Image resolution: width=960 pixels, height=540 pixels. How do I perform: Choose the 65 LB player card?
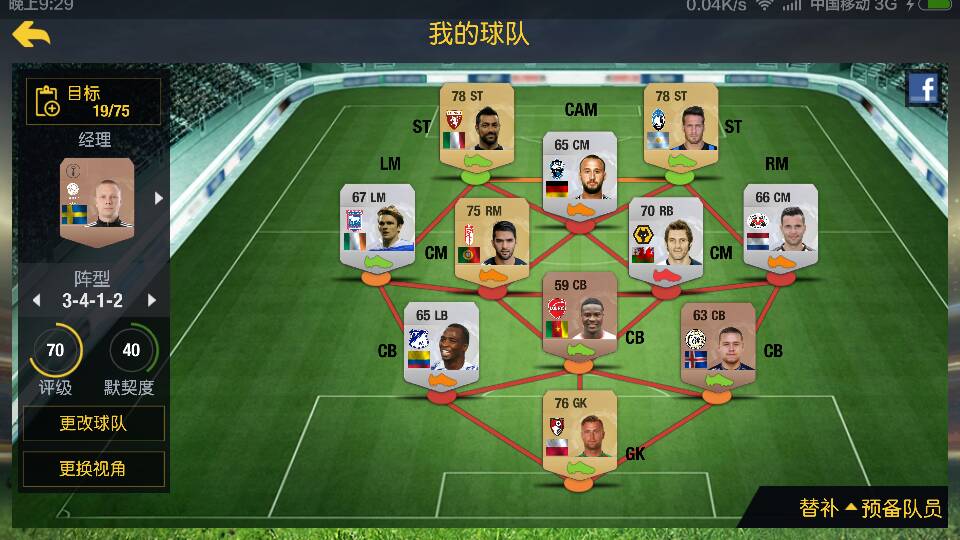click(x=441, y=344)
